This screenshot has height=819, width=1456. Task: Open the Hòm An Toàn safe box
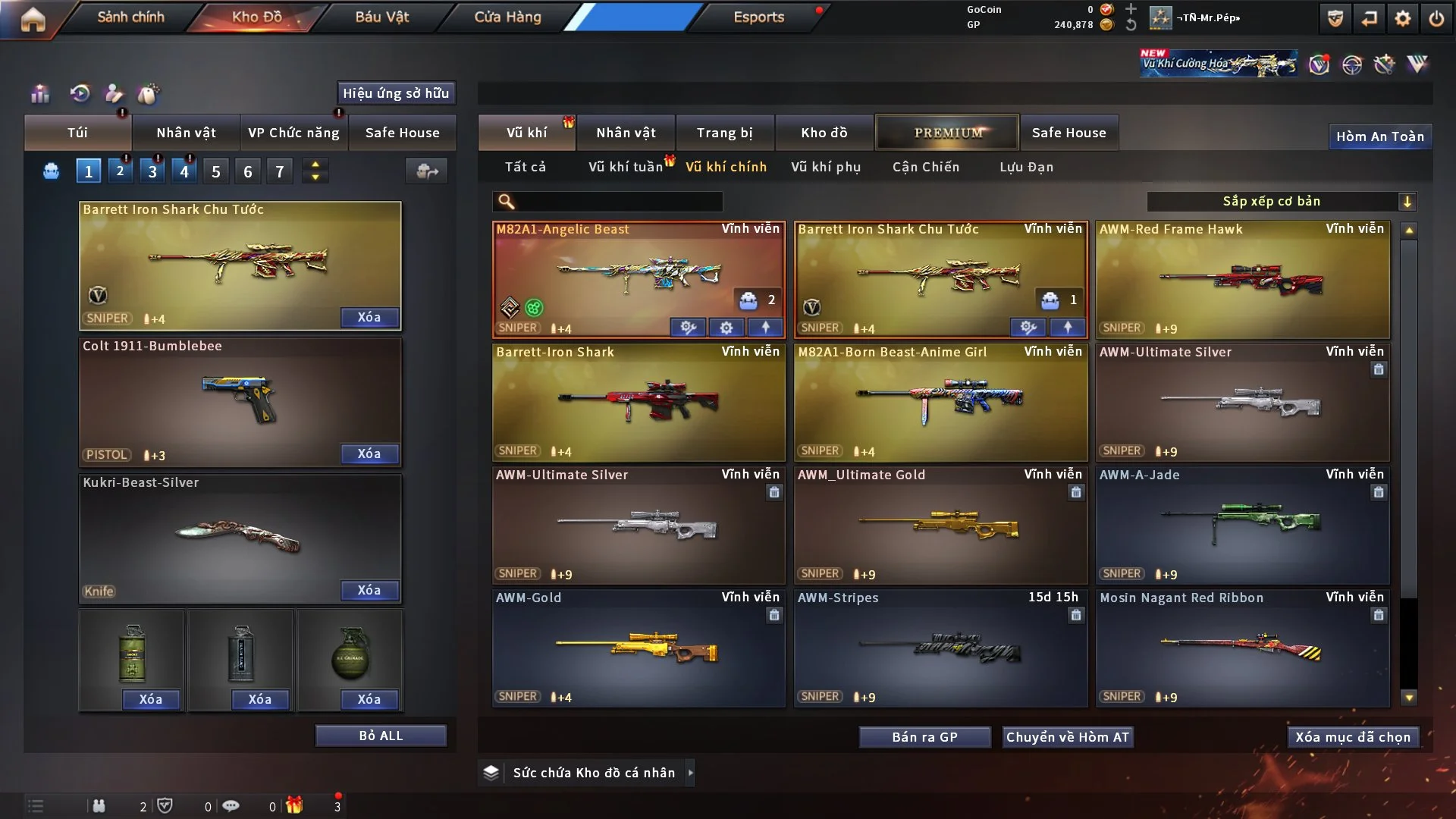point(1379,136)
